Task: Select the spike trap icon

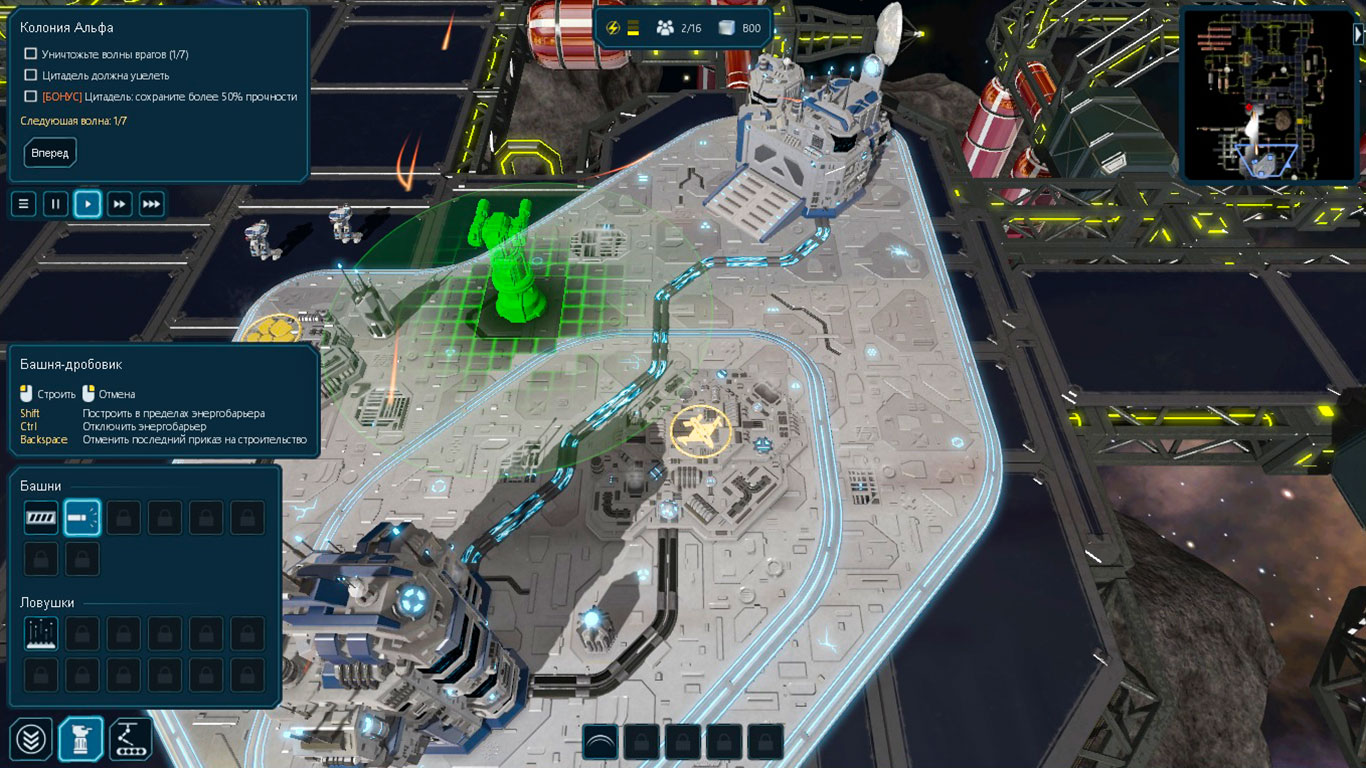Action: click(x=41, y=633)
